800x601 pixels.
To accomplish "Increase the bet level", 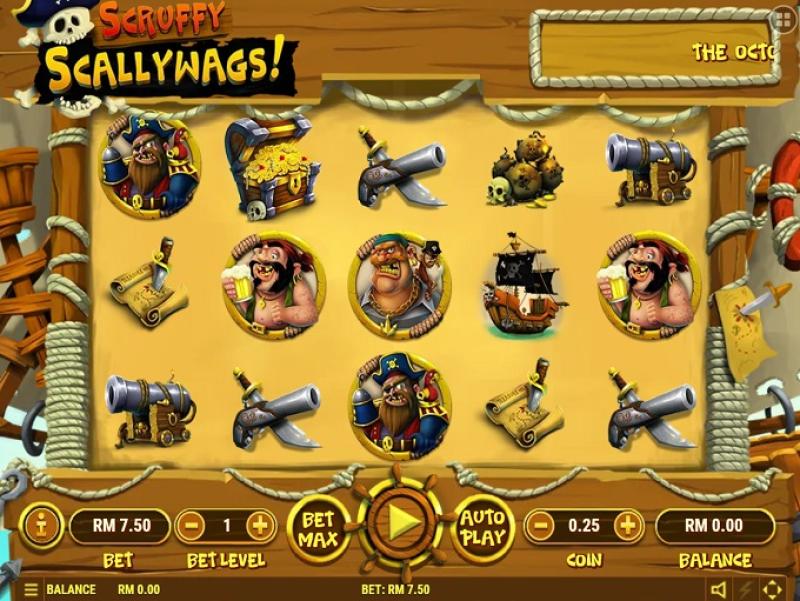I will click(260, 525).
